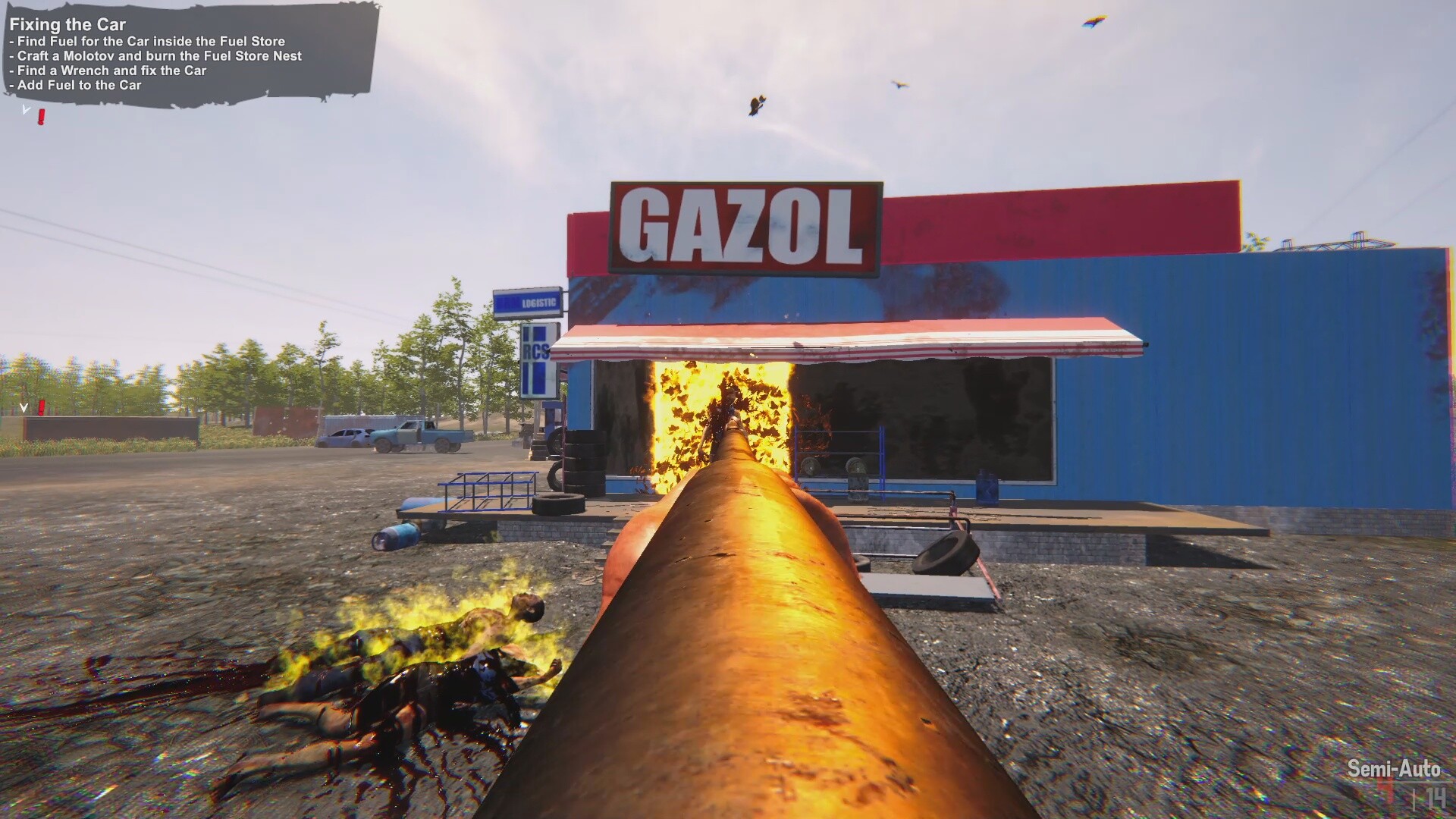Select the red exclamation marker on the left edge

(x=42, y=407)
